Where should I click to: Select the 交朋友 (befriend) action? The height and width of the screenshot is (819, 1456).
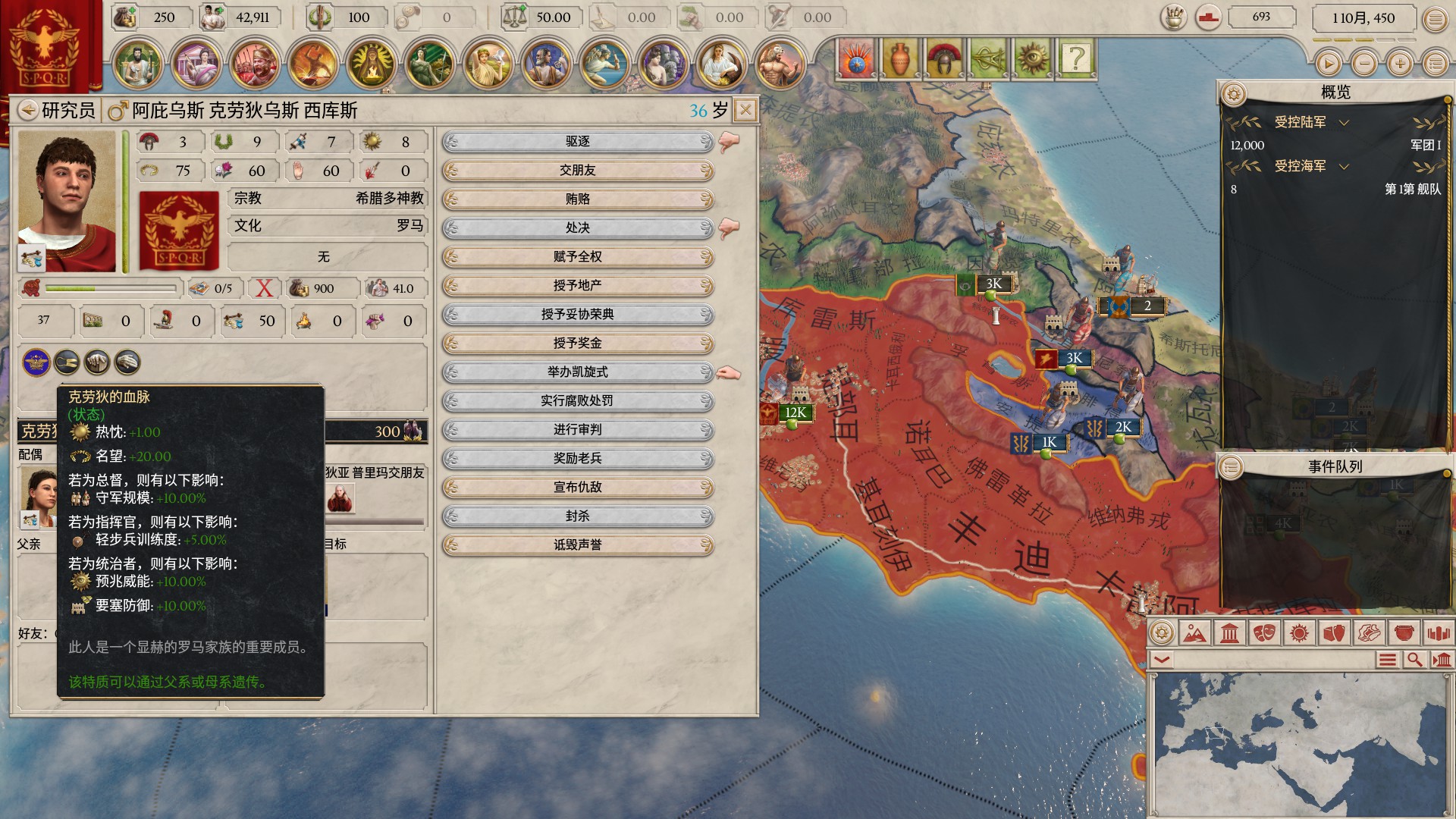coord(578,171)
